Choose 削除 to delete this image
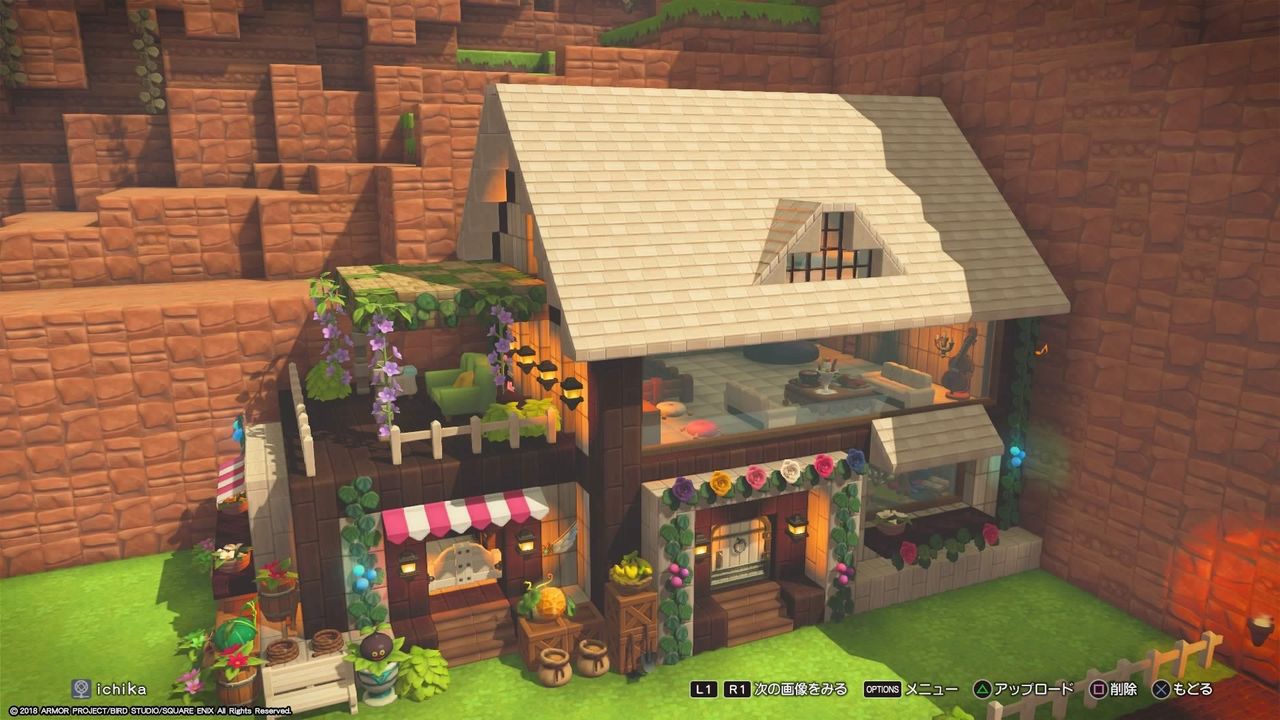 click(1123, 687)
